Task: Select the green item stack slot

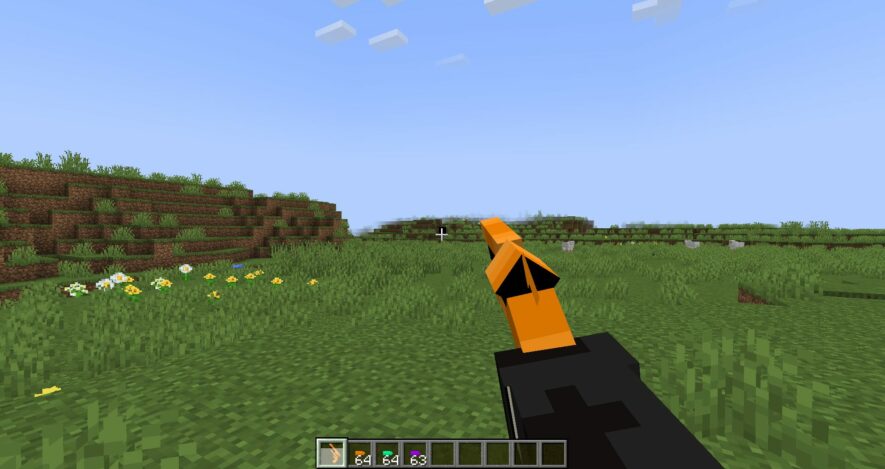Action: [387, 454]
